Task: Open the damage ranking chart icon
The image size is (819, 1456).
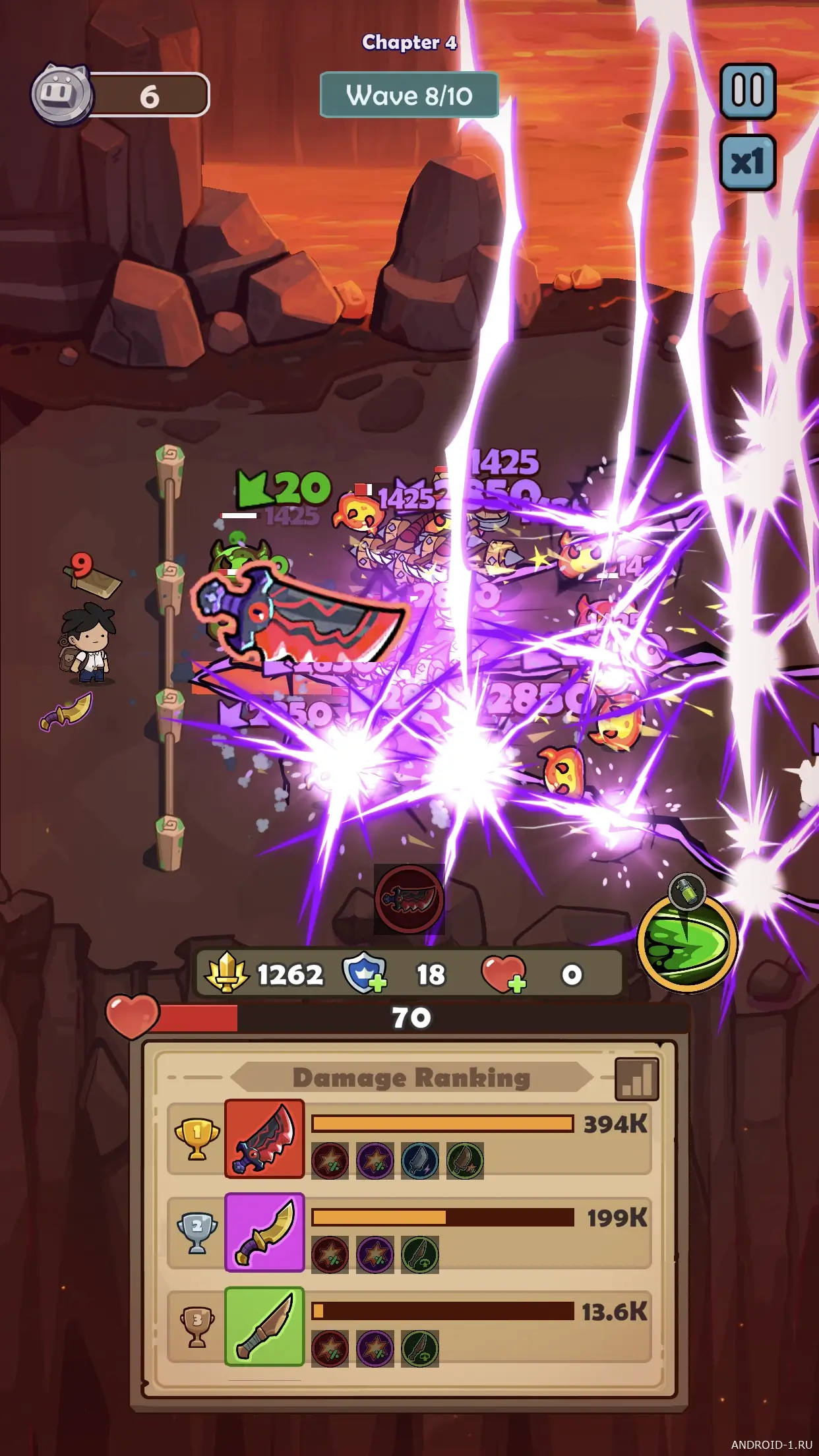Action: tap(636, 1079)
